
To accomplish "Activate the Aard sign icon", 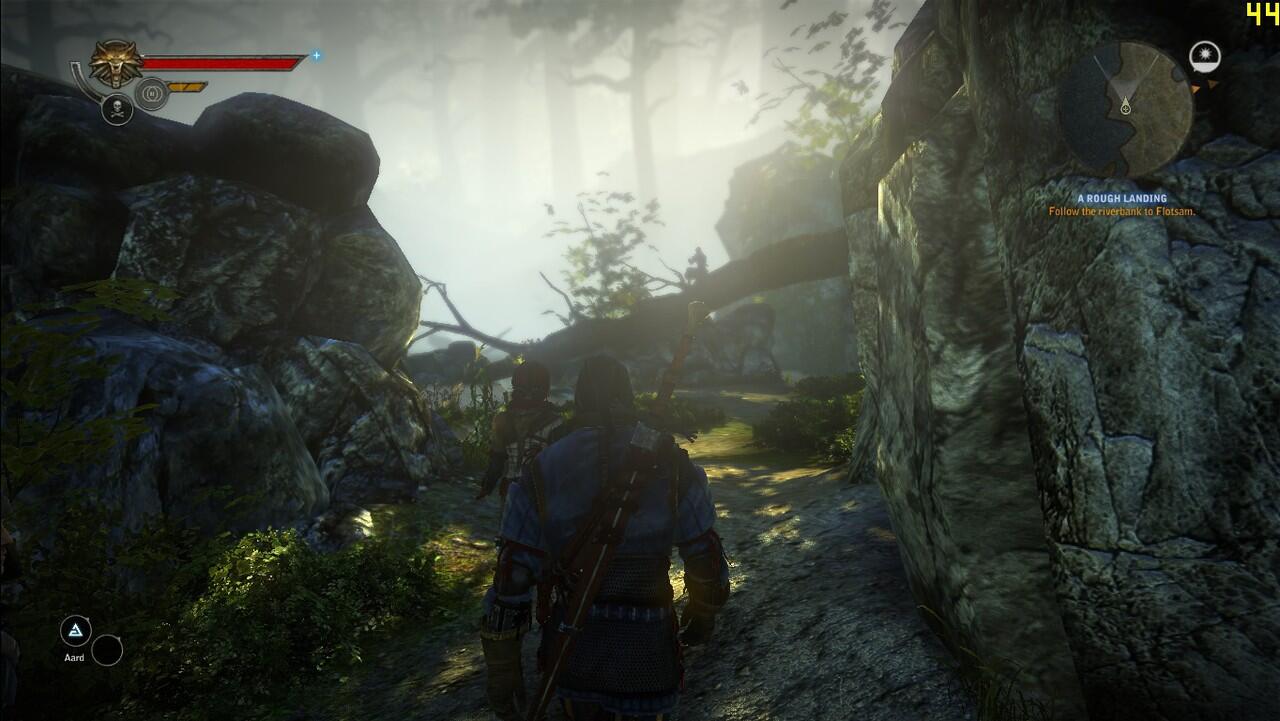I will tap(76, 631).
